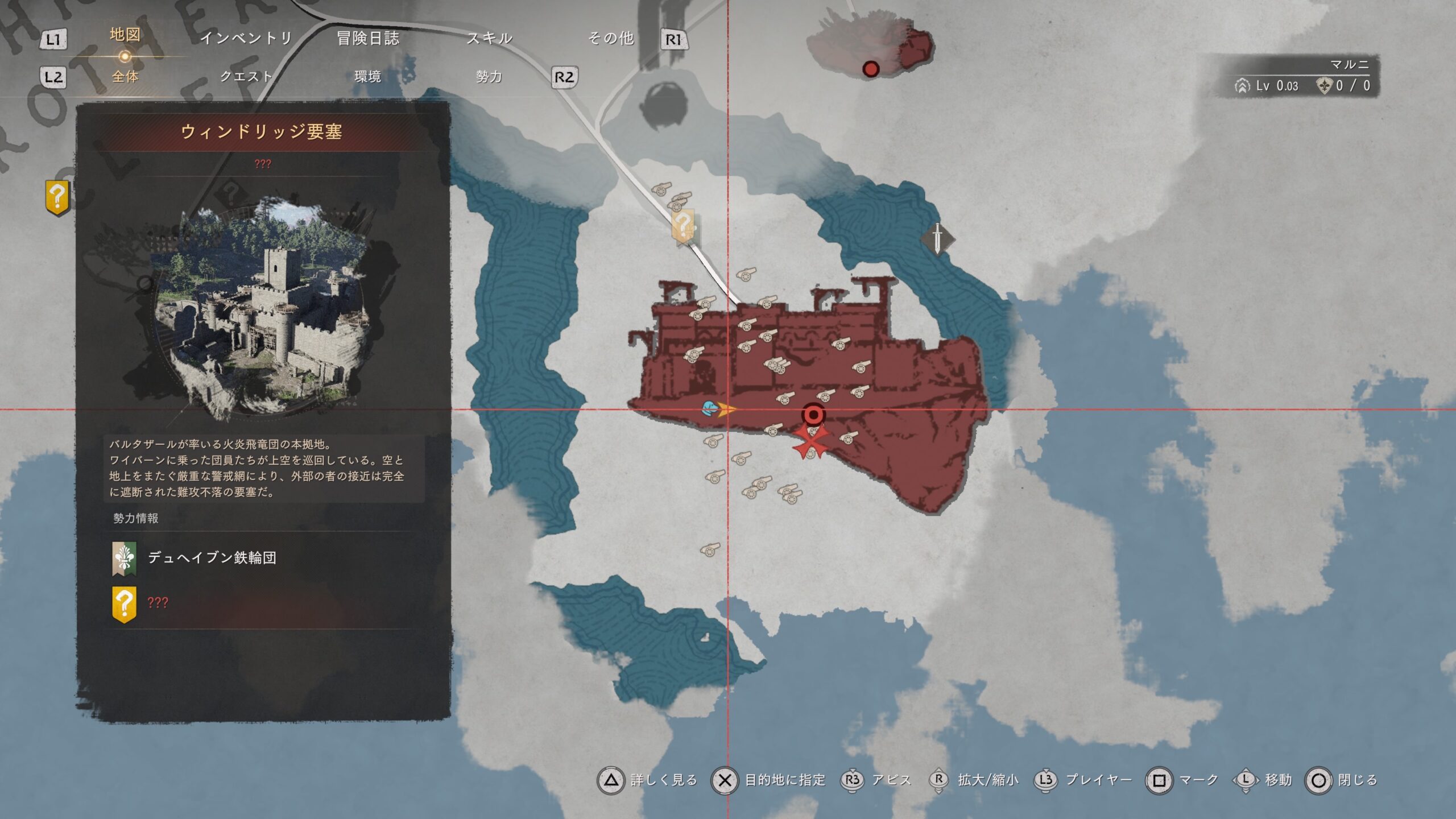The height and width of the screenshot is (819, 1456).
Task: Select the faded question mark map marker
Action: tap(683, 226)
